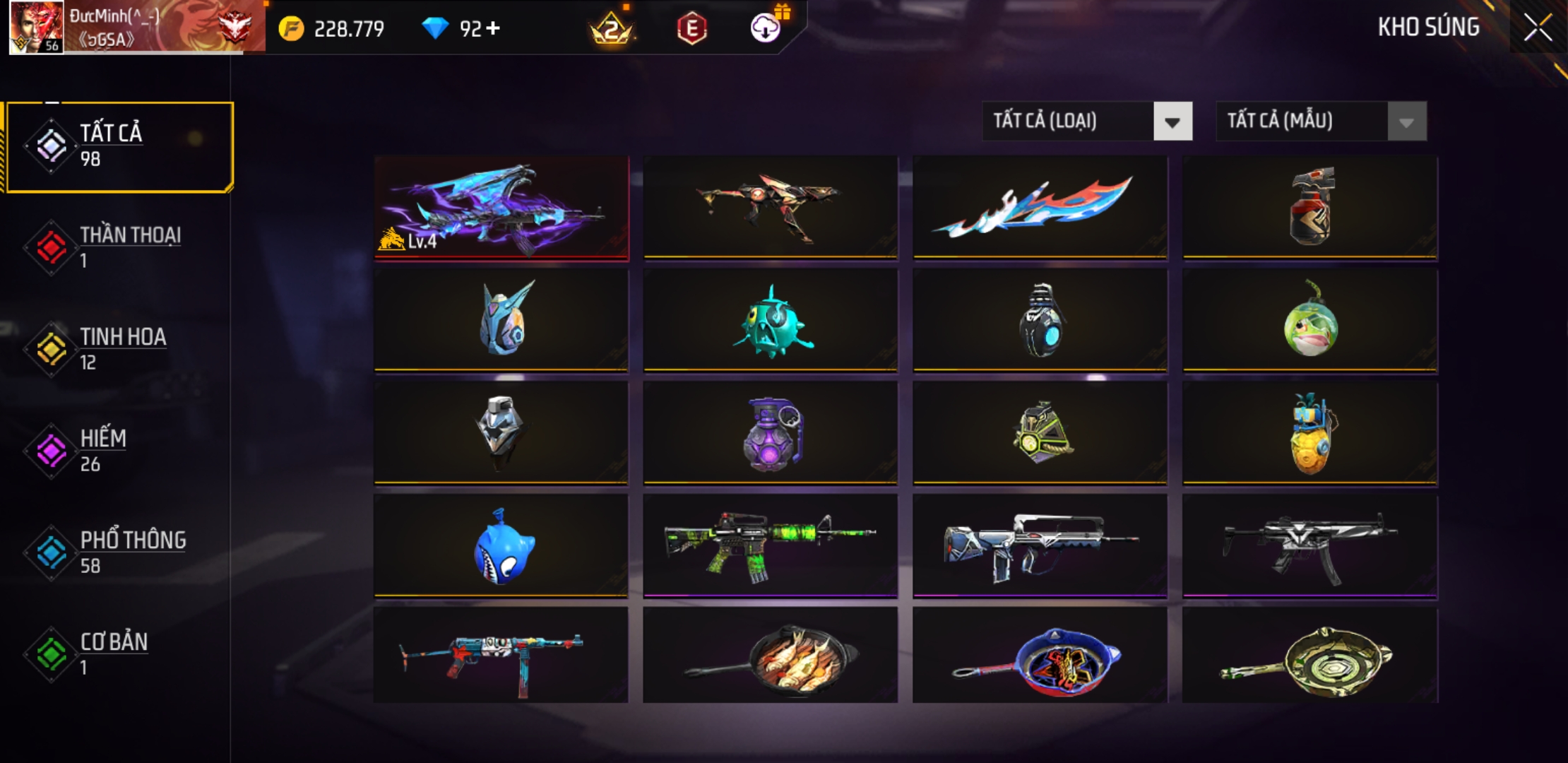Viewport: 1568px width, 763px height.
Task: Add diamonds with the plus button
Action: pos(493,28)
